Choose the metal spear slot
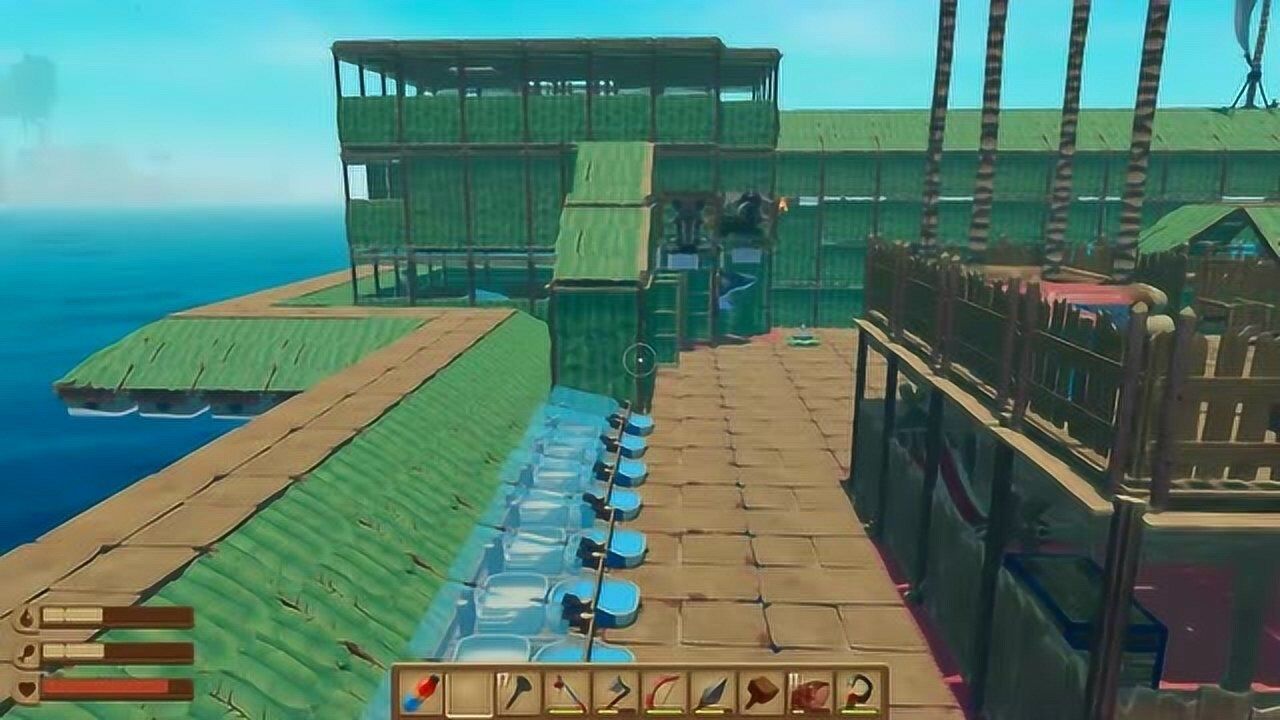 (713, 692)
